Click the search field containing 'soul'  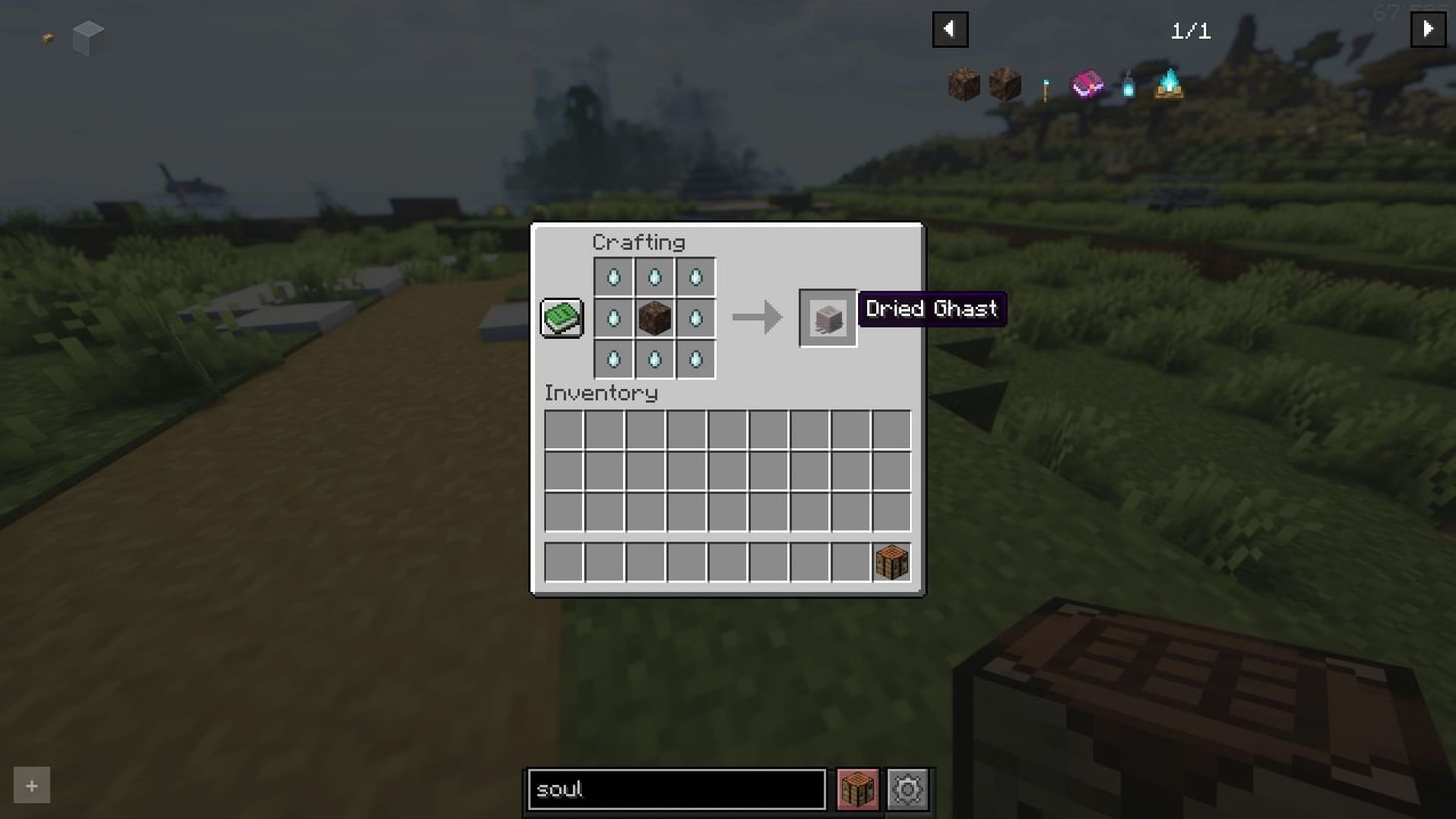tap(675, 788)
